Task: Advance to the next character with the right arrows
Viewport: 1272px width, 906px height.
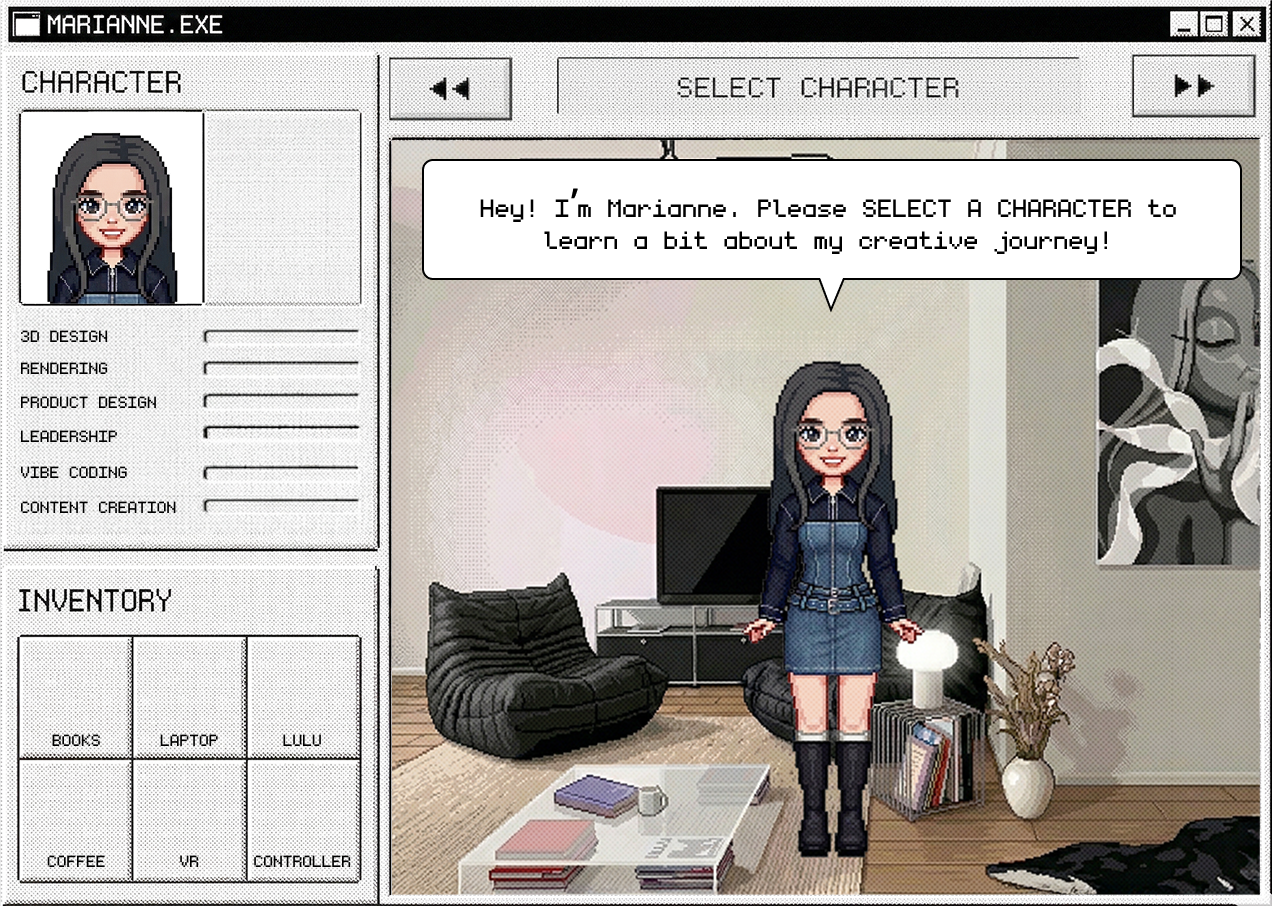Action: point(1193,87)
